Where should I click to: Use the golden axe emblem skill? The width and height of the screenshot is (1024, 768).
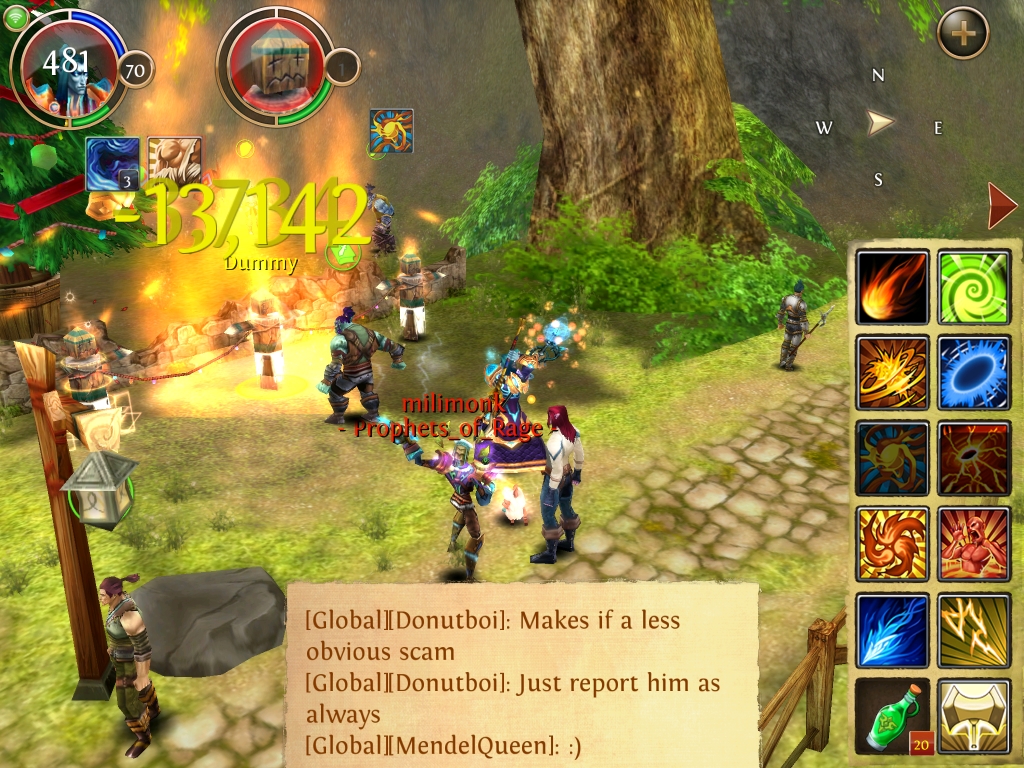pyautogui.click(x=974, y=716)
